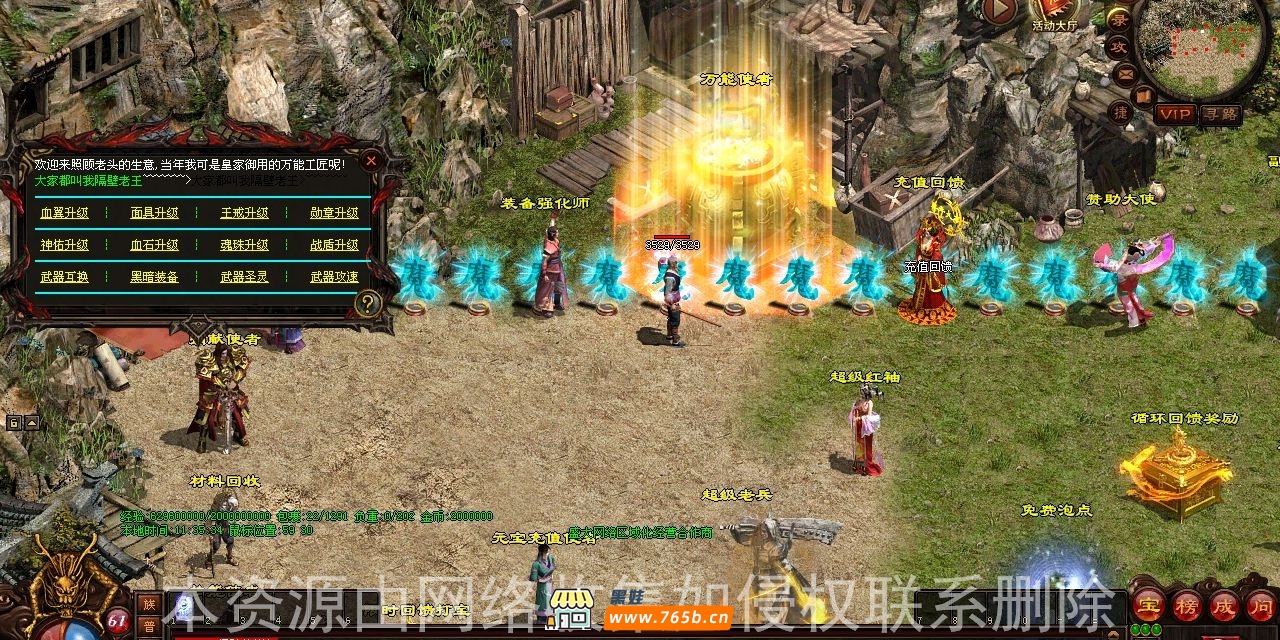Viewport: 1280px width, 640px height.
Task: Select the 王戒升级 option
Action: (244, 213)
